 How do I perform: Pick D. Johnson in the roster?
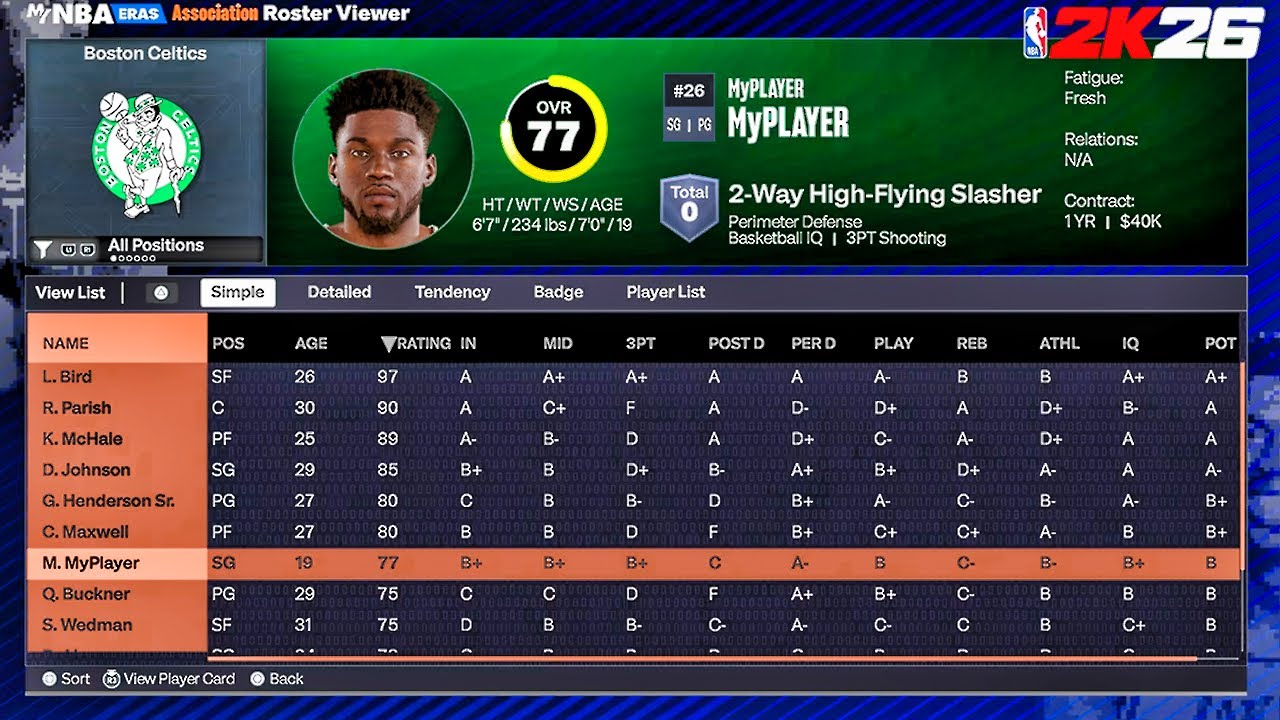tap(86, 470)
